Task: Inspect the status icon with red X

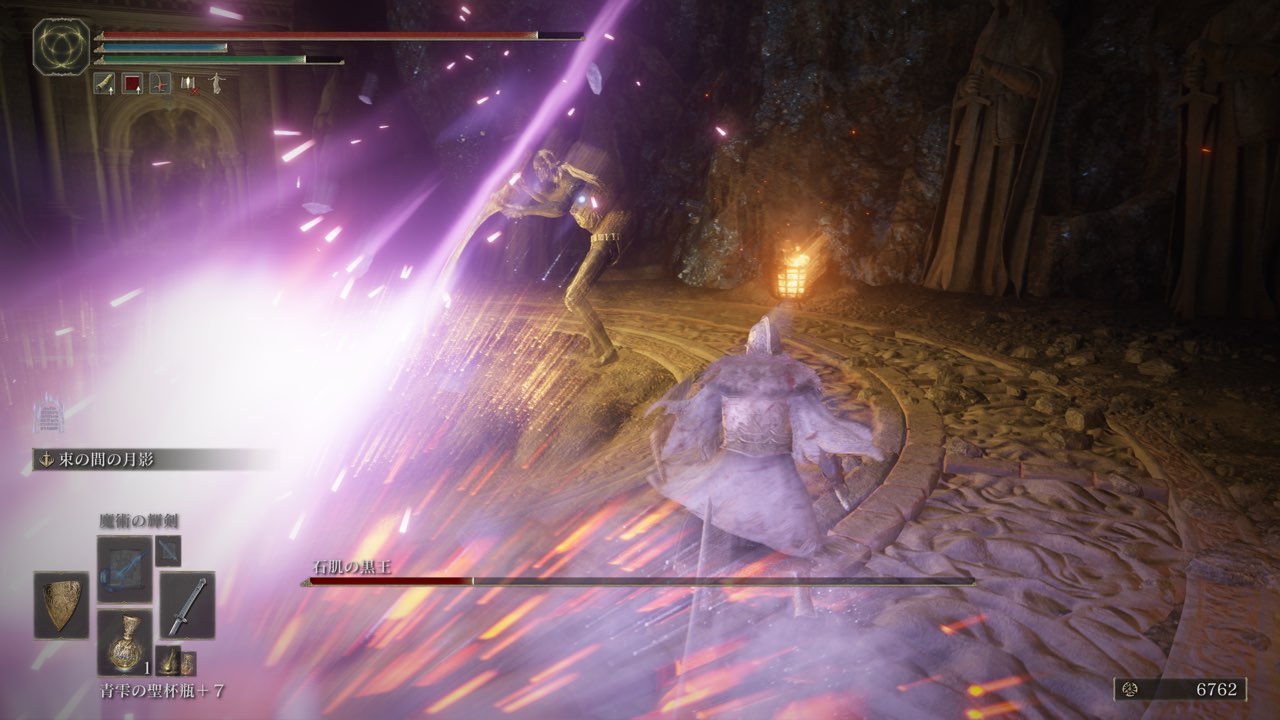Action: (x=188, y=84)
